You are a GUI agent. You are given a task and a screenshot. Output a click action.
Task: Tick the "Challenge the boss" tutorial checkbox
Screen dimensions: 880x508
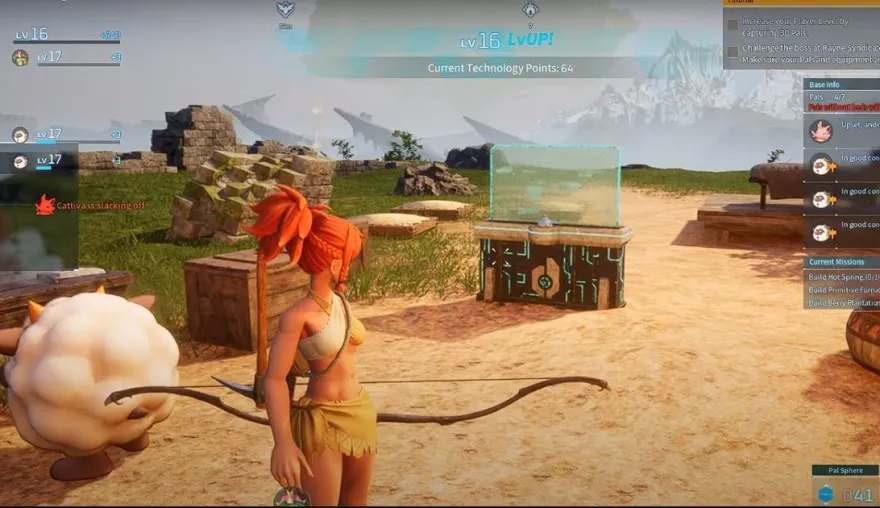pyautogui.click(x=733, y=51)
